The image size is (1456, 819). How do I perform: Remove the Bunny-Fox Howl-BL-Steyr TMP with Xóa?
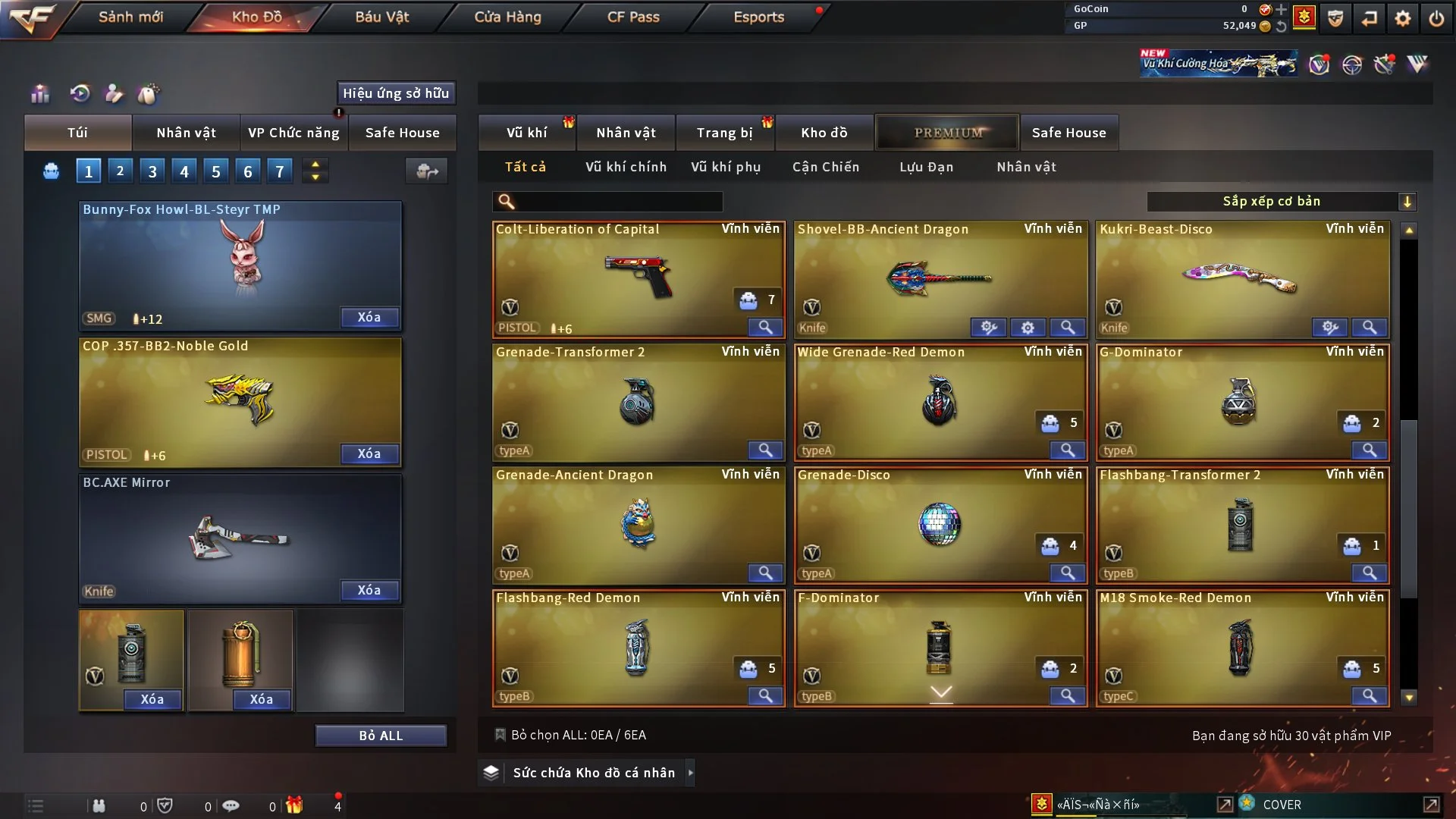pos(369,317)
